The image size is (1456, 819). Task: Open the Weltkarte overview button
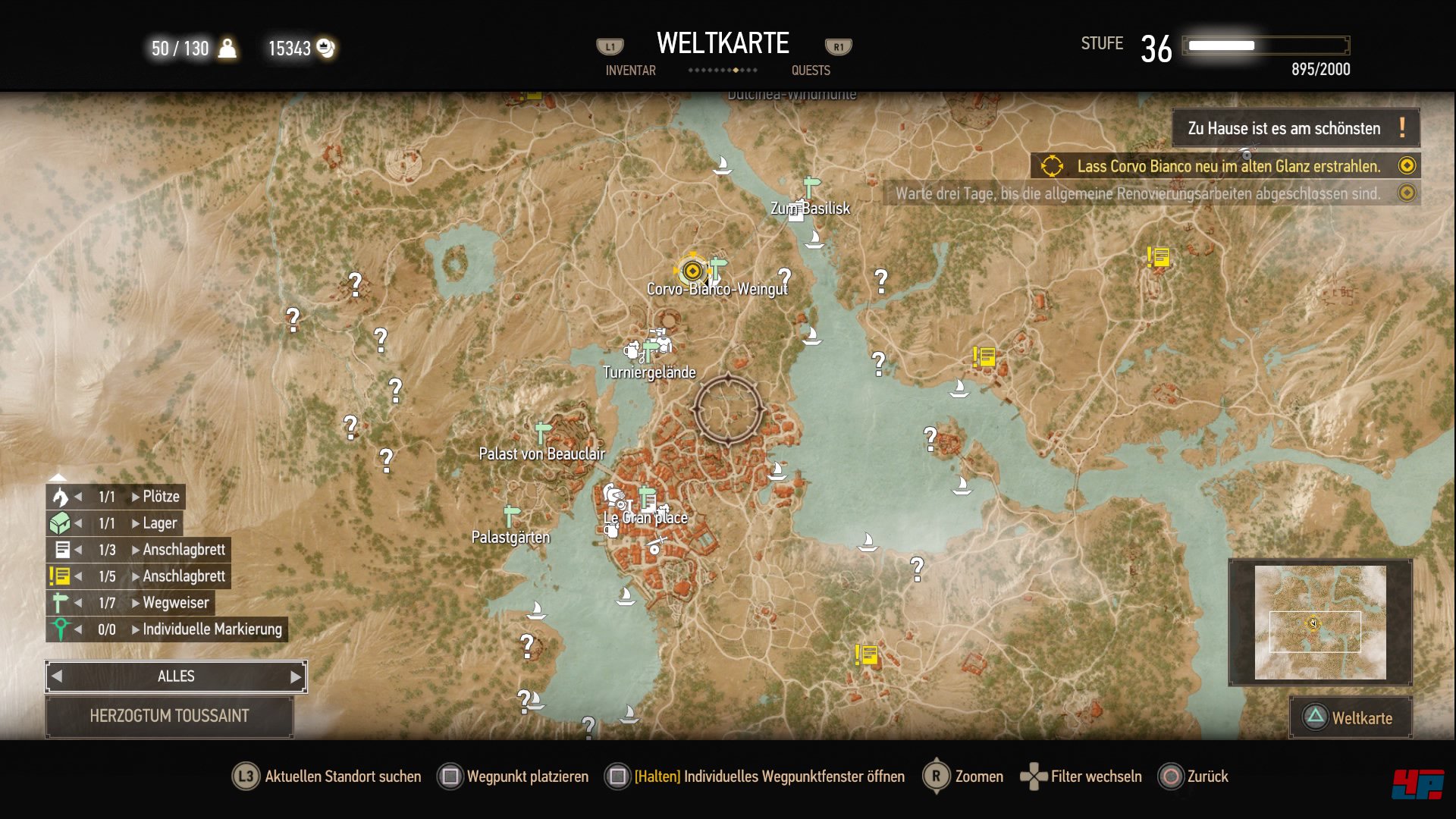pyautogui.click(x=1351, y=717)
